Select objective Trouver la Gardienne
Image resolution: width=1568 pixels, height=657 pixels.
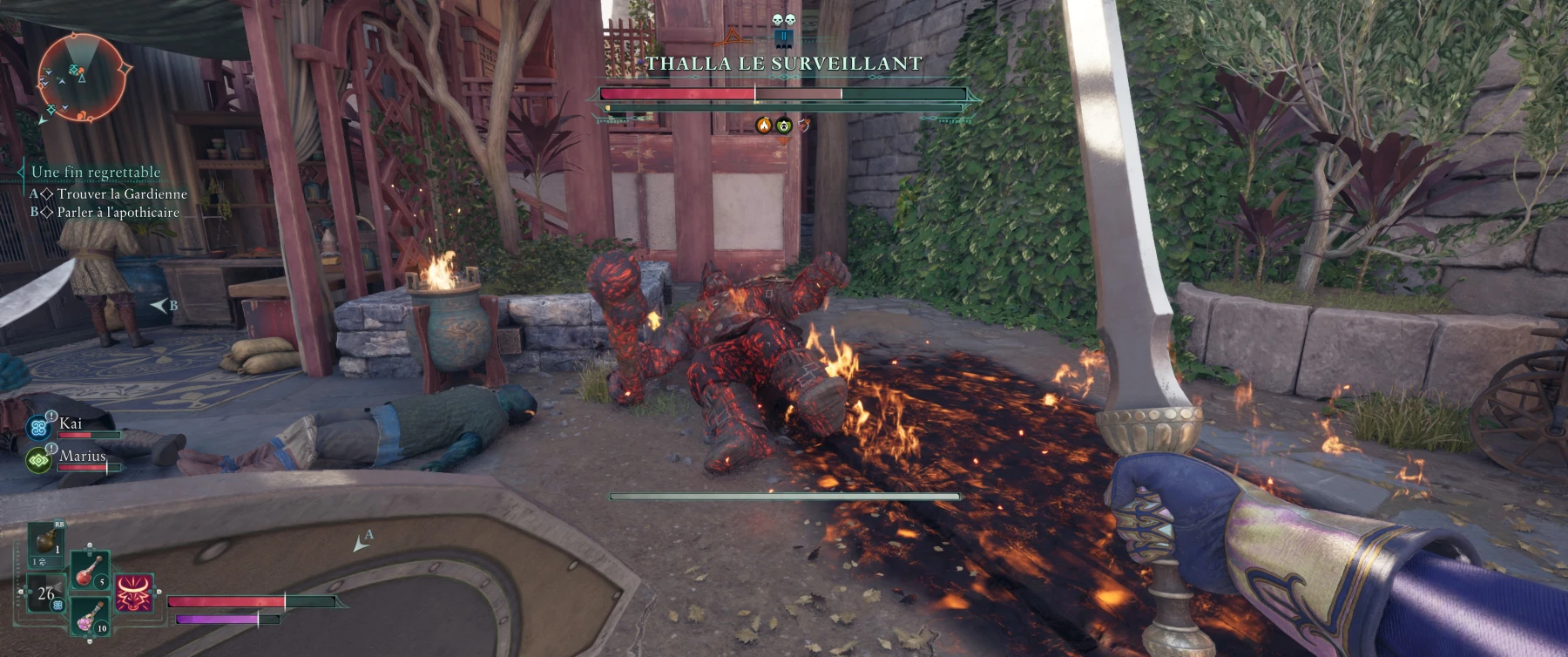[122, 193]
